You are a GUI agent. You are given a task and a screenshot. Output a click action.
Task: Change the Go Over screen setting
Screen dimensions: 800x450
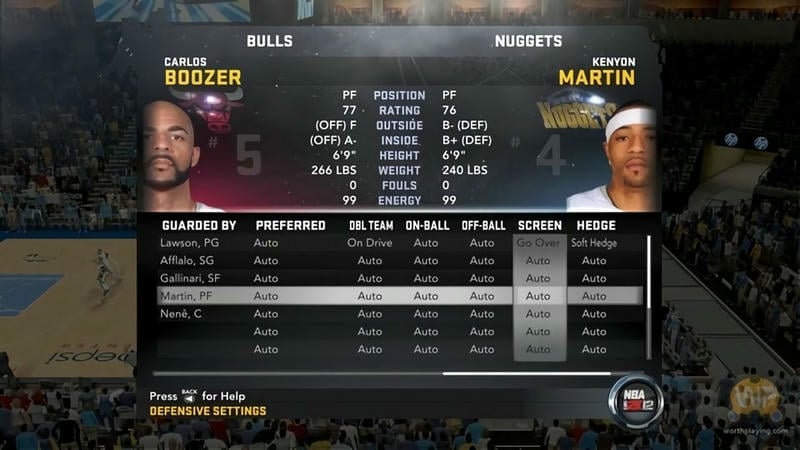(538, 243)
